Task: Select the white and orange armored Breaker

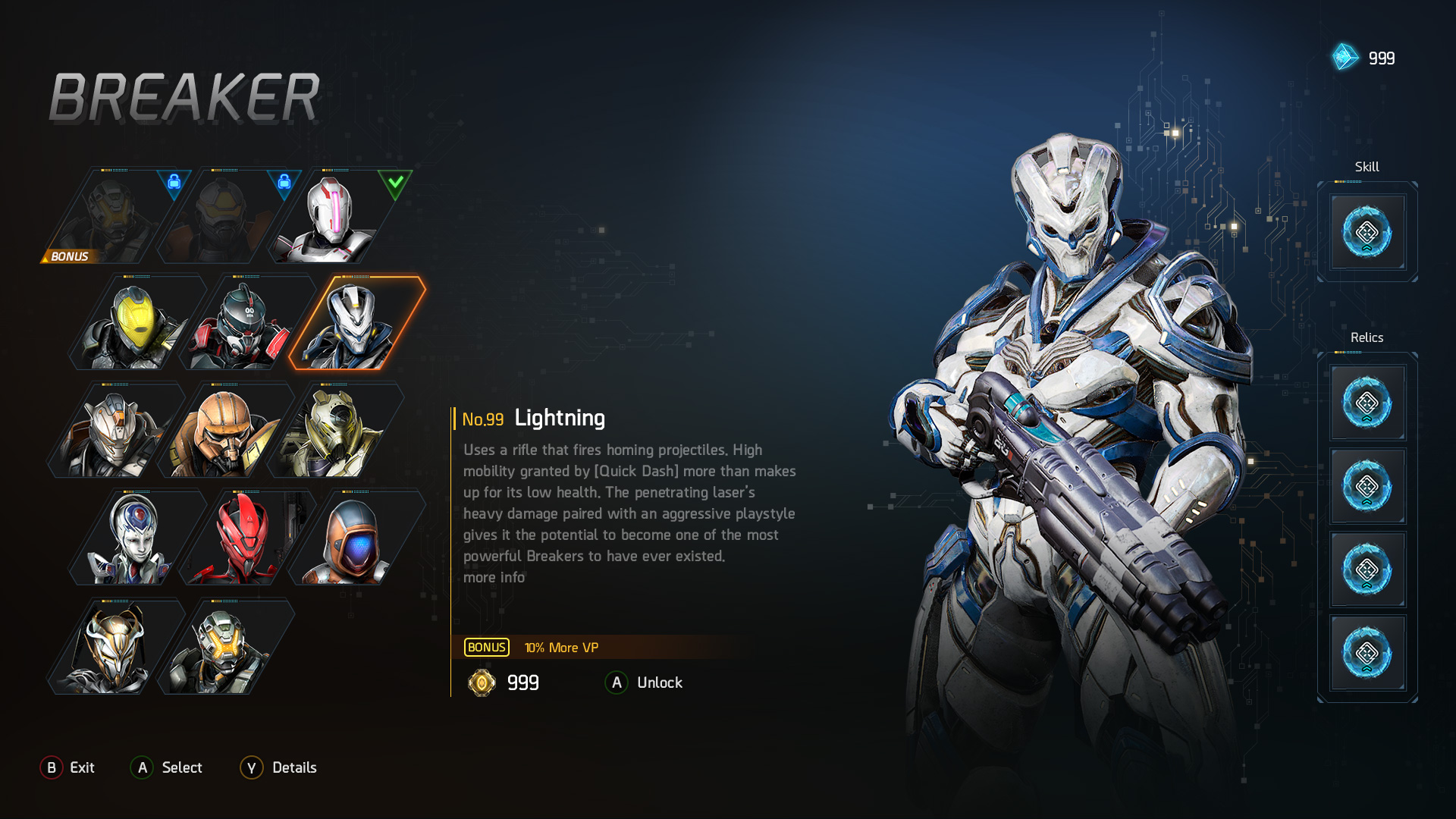Action: pos(115,430)
